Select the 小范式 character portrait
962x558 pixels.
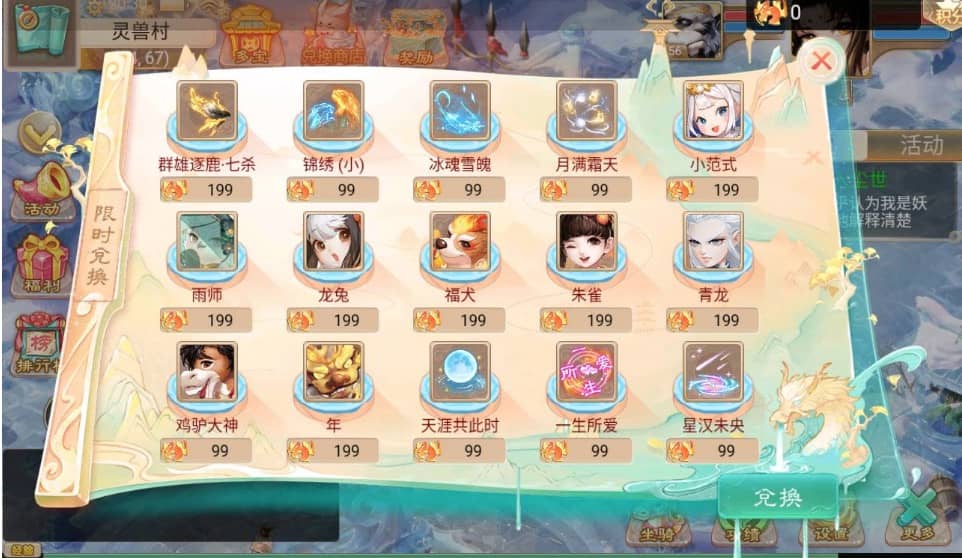(x=713, y=110)
